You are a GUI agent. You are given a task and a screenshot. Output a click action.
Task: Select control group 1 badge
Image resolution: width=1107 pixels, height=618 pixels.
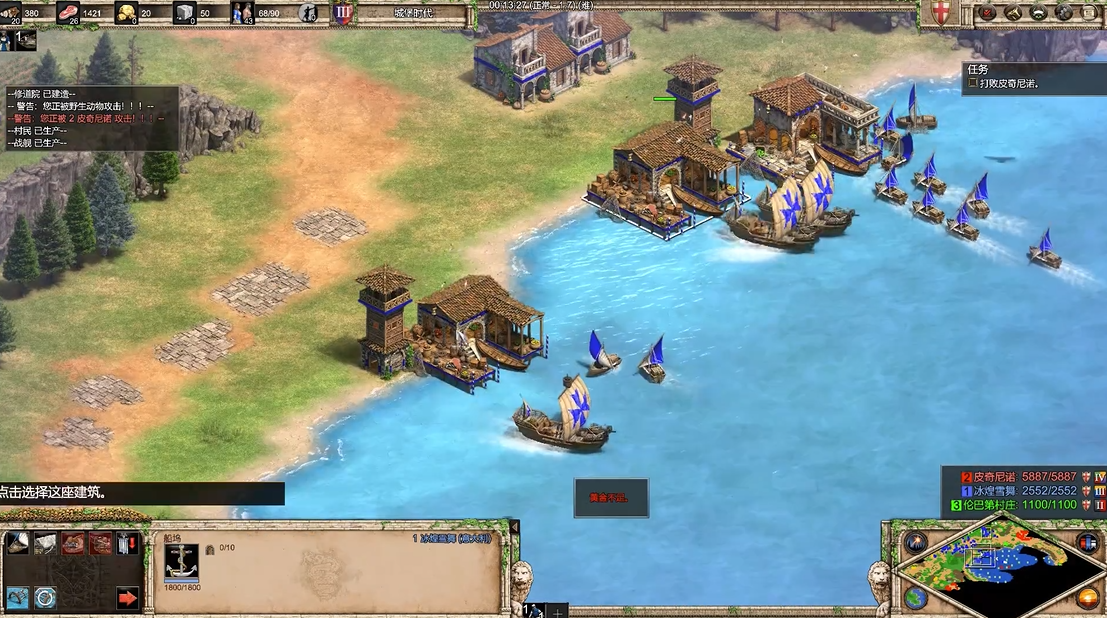tap(19, 40)
